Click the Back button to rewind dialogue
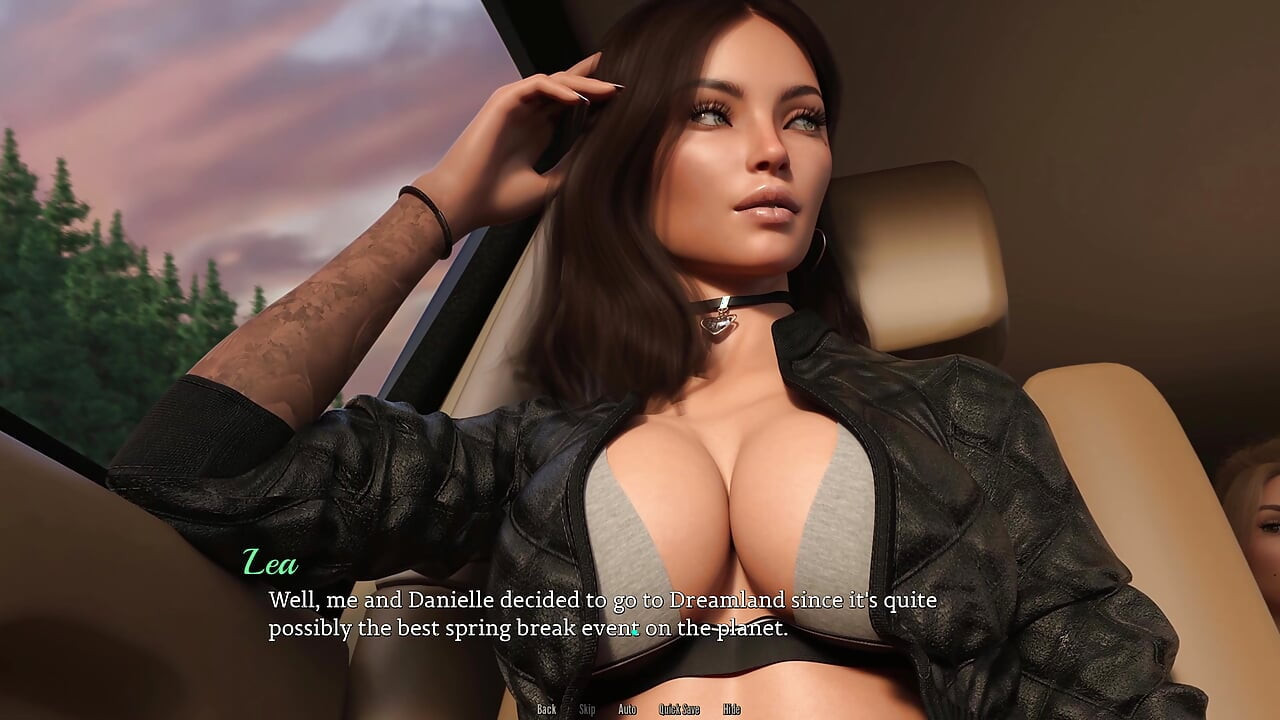1280x720 pixels. [547, 709]
